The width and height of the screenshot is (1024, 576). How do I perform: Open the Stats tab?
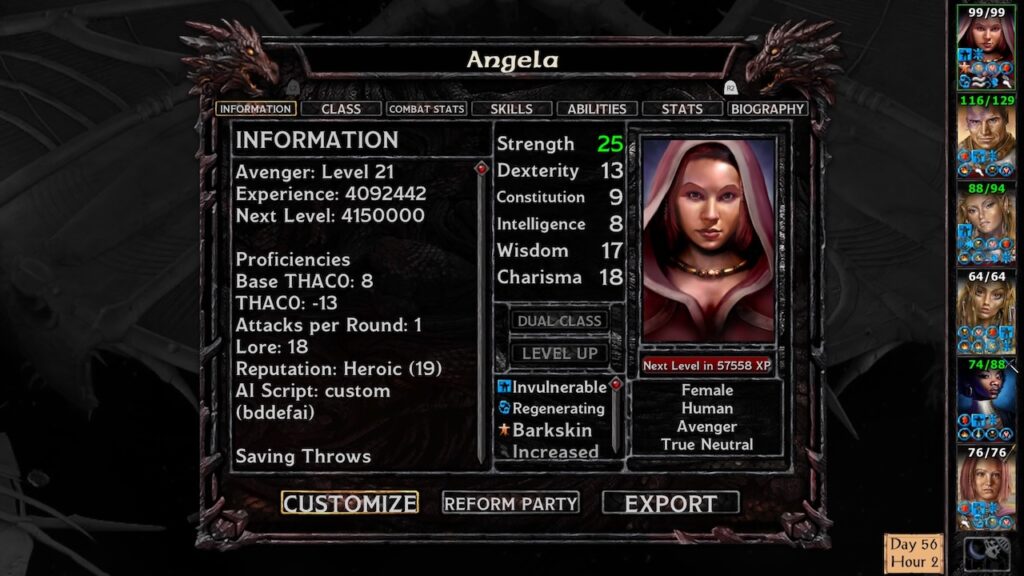click(x=682, y=109)
